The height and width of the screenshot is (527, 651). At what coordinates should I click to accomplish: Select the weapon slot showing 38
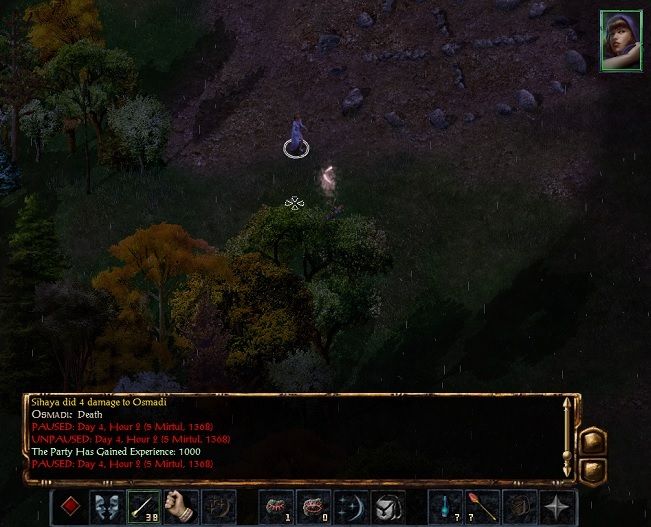pyautogui.click(x=143, y=506)
